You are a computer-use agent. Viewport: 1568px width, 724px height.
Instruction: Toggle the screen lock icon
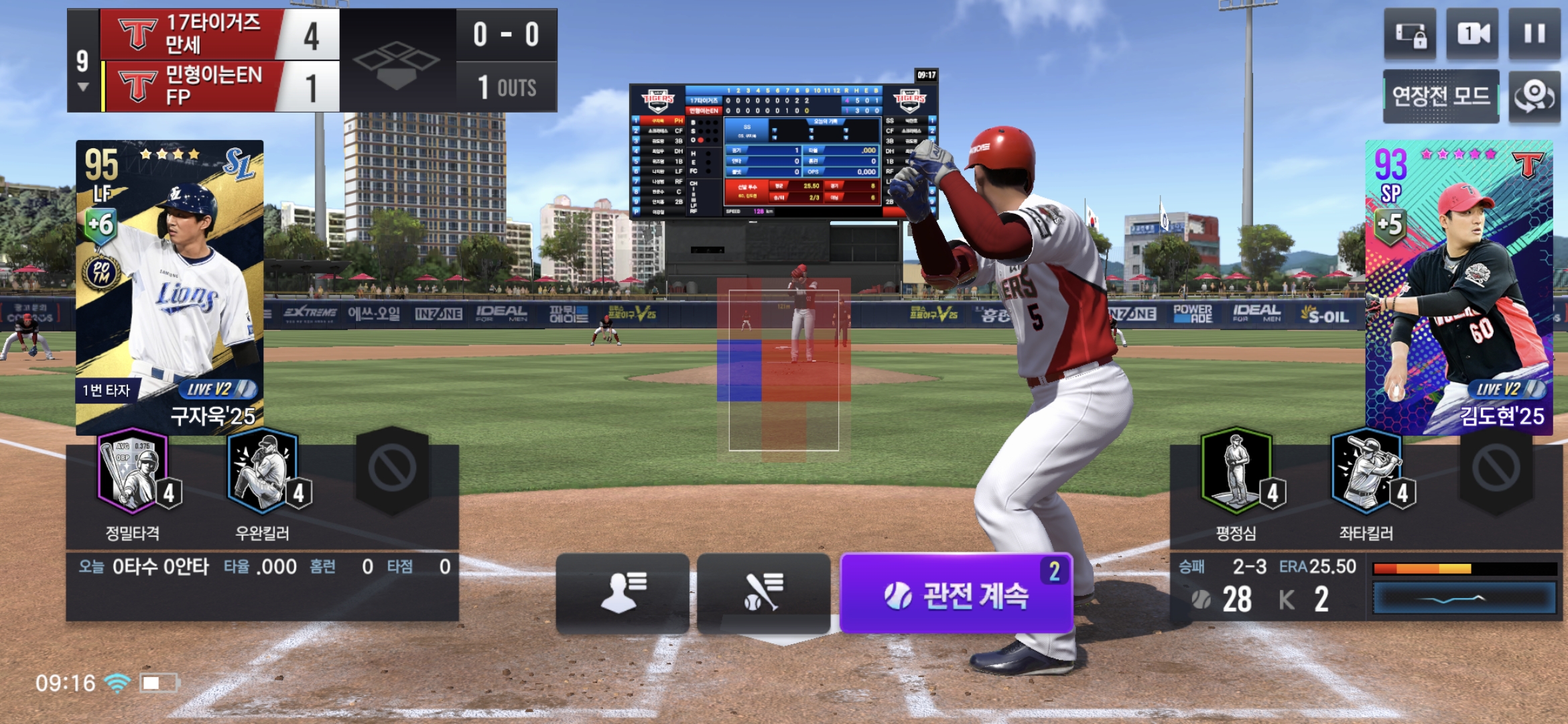pyautogui.click(x=1410, y=34)
